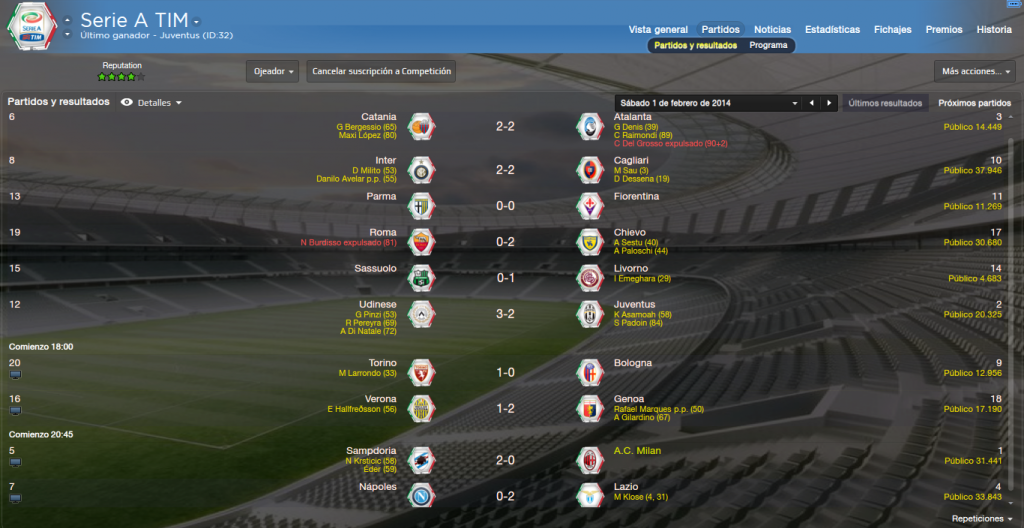Open the Udinese 3-2 Juventus match result

[x=505, y=313]
